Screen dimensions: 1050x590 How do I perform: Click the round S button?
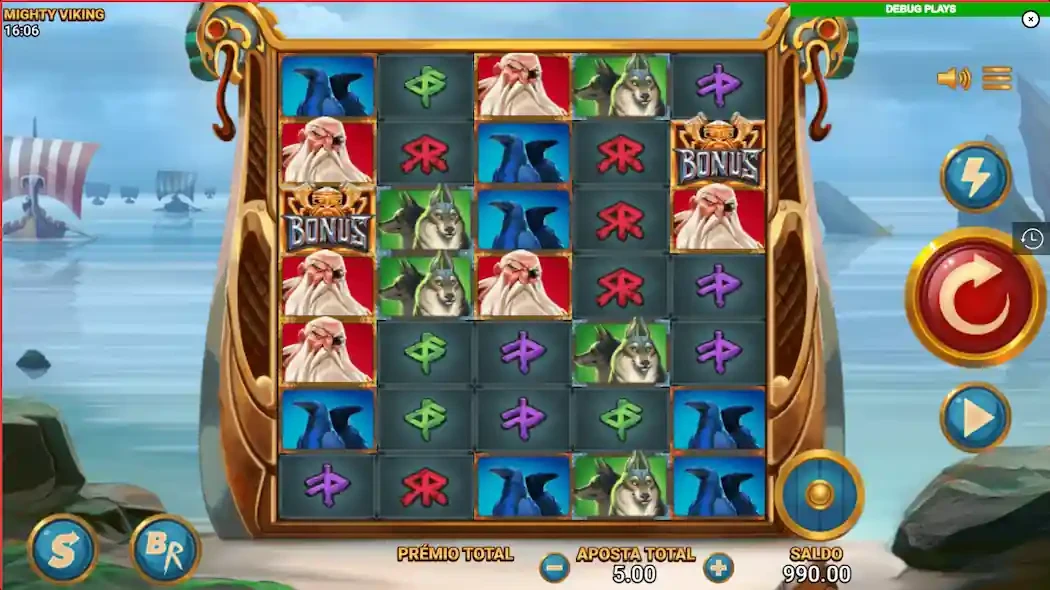(62, 548)
